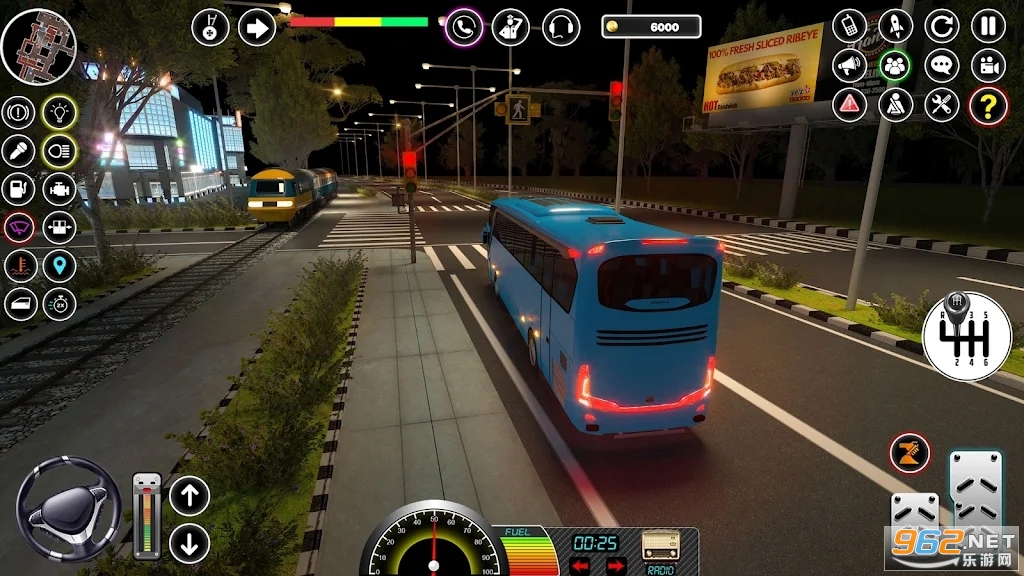This screenshot has width=1024, height=576.
Task: Pause the game
Action: (988, 26)
